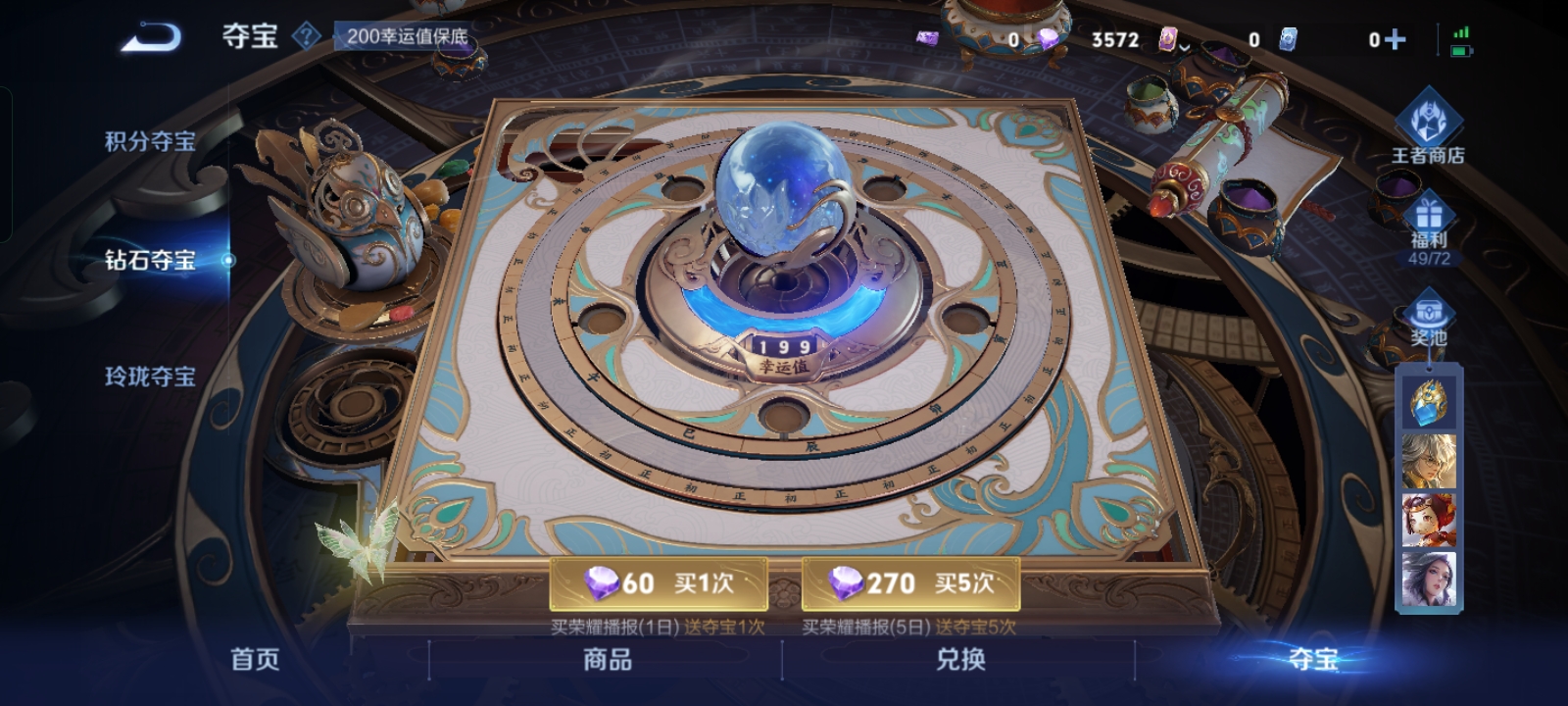This screenshot has height=706, width=1568.
Task: Click the 福利 49/72 progress bar
Action: pyautogui.click(x=1430, y=258)
